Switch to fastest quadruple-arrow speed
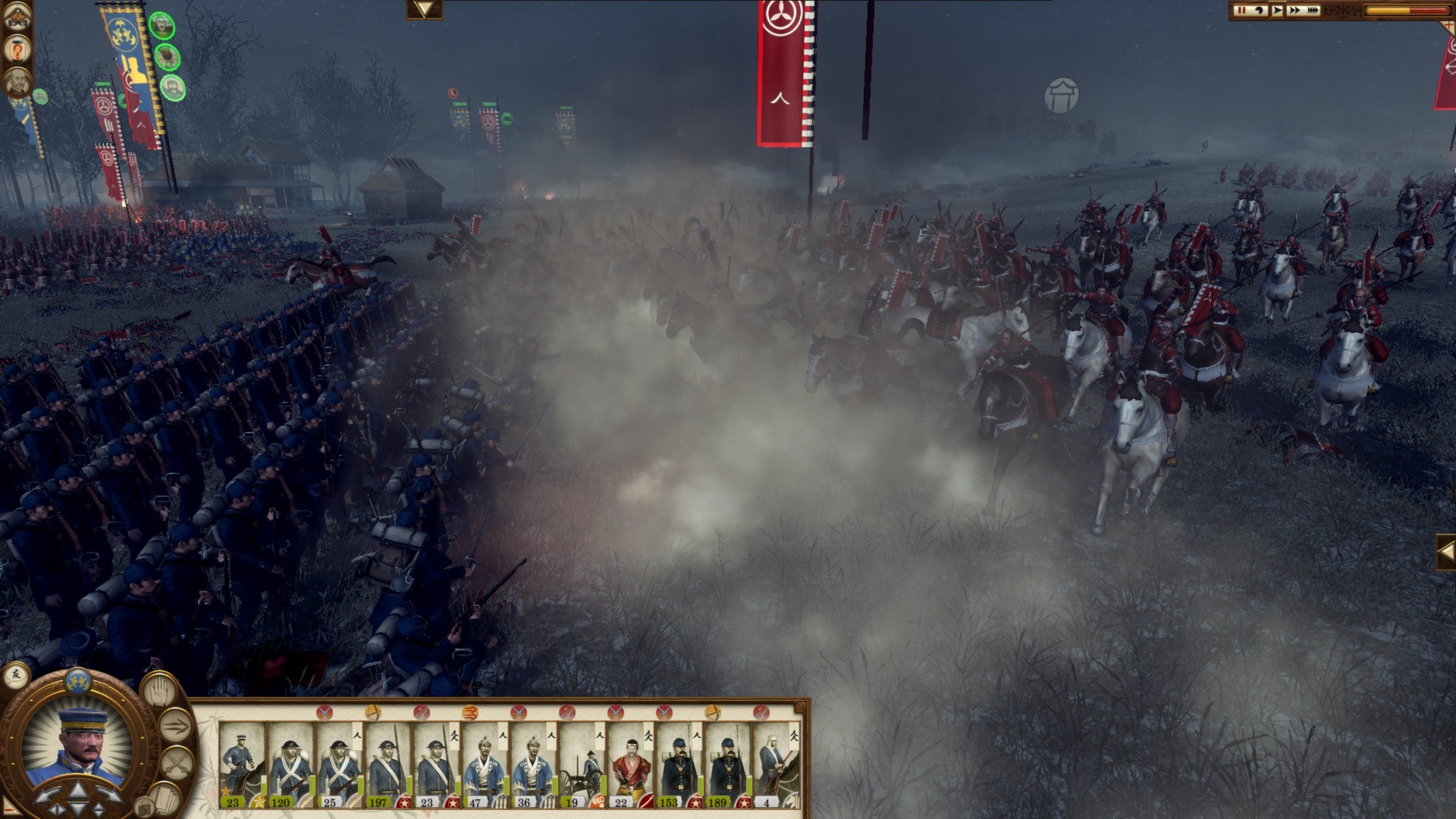This screenshot has height=819, width=1456. [1313, 11]
